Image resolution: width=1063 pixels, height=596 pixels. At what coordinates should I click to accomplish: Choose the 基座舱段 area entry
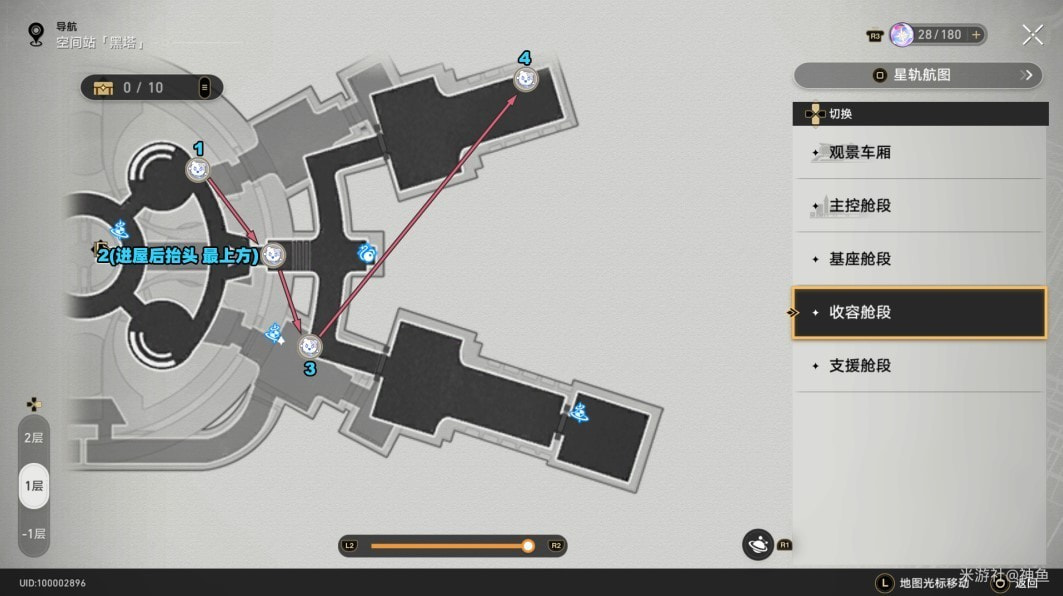pyautogui.click(x=918, y=259)
